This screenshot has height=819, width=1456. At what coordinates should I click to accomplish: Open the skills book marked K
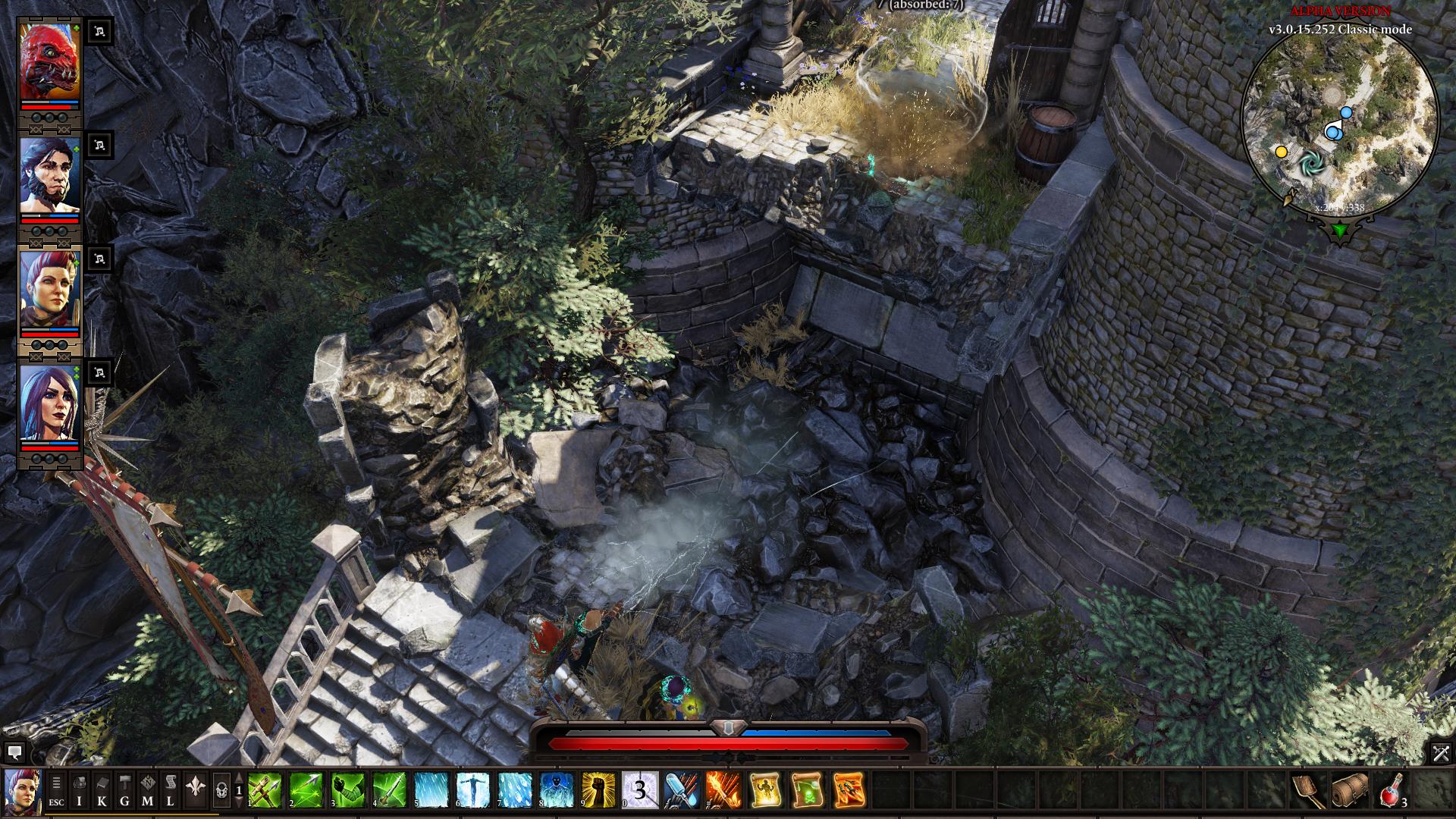click(102, 790)
